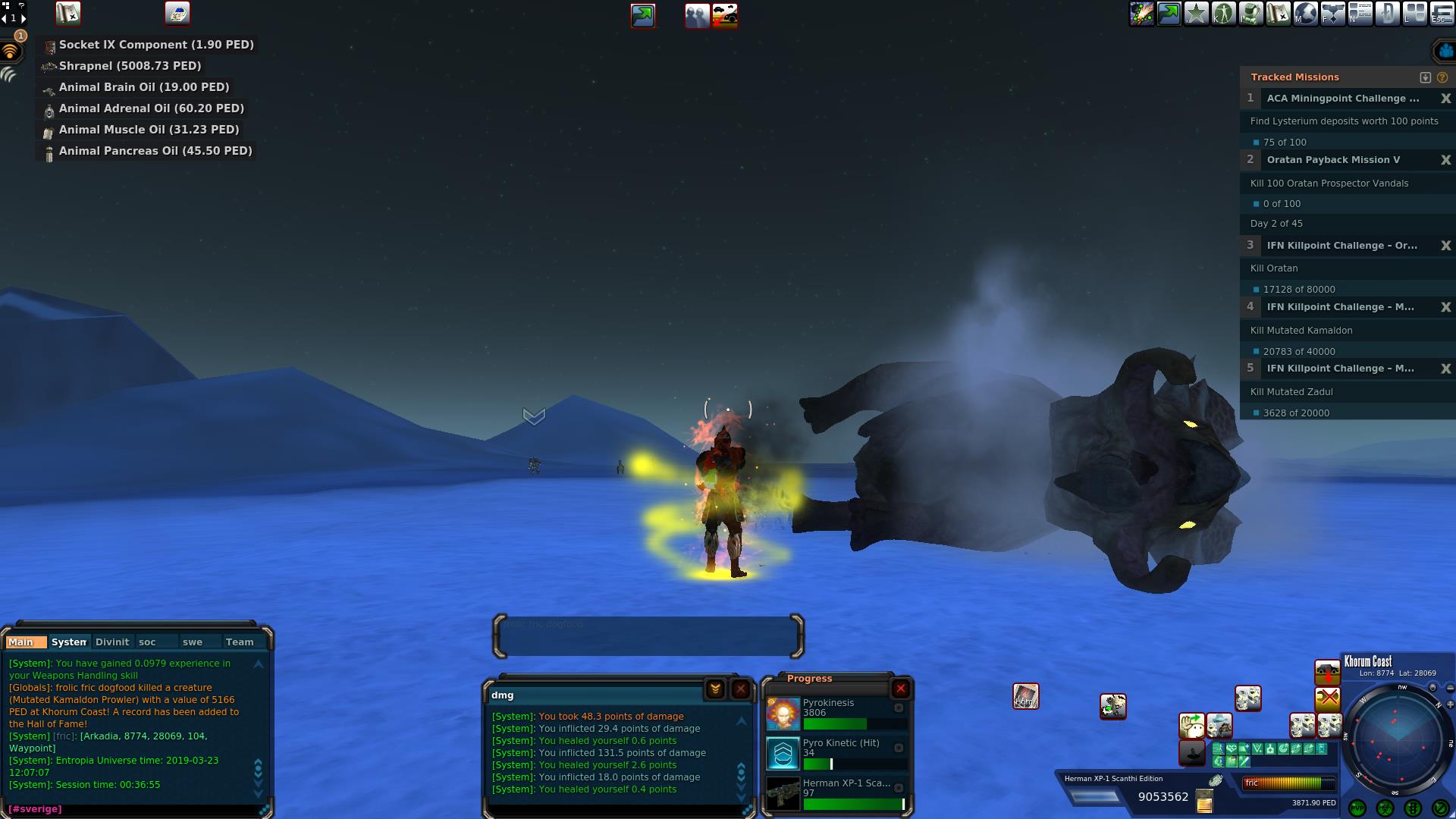
Task: Open the Esc options menu icon
Action: click(1442, 14)
